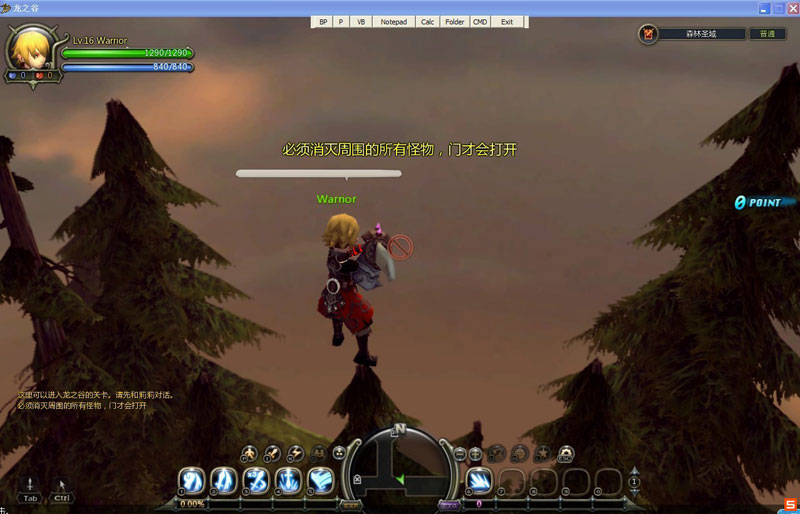Click the Exit toolbar button

pyautogui.click(x=507, y=21)
